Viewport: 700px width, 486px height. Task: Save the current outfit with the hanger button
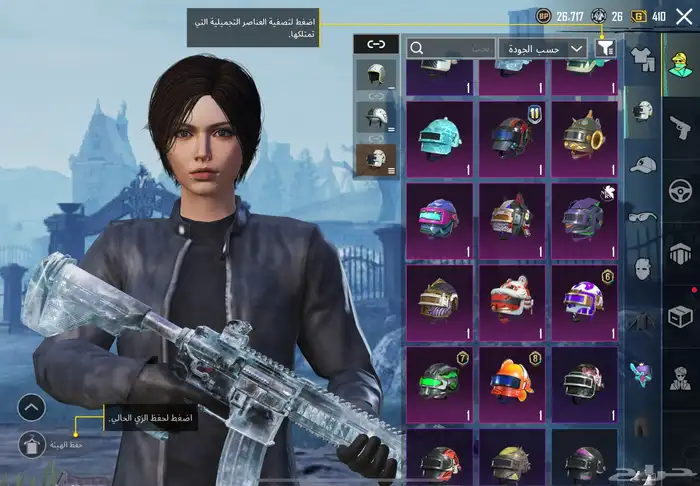tap(31, 443)
